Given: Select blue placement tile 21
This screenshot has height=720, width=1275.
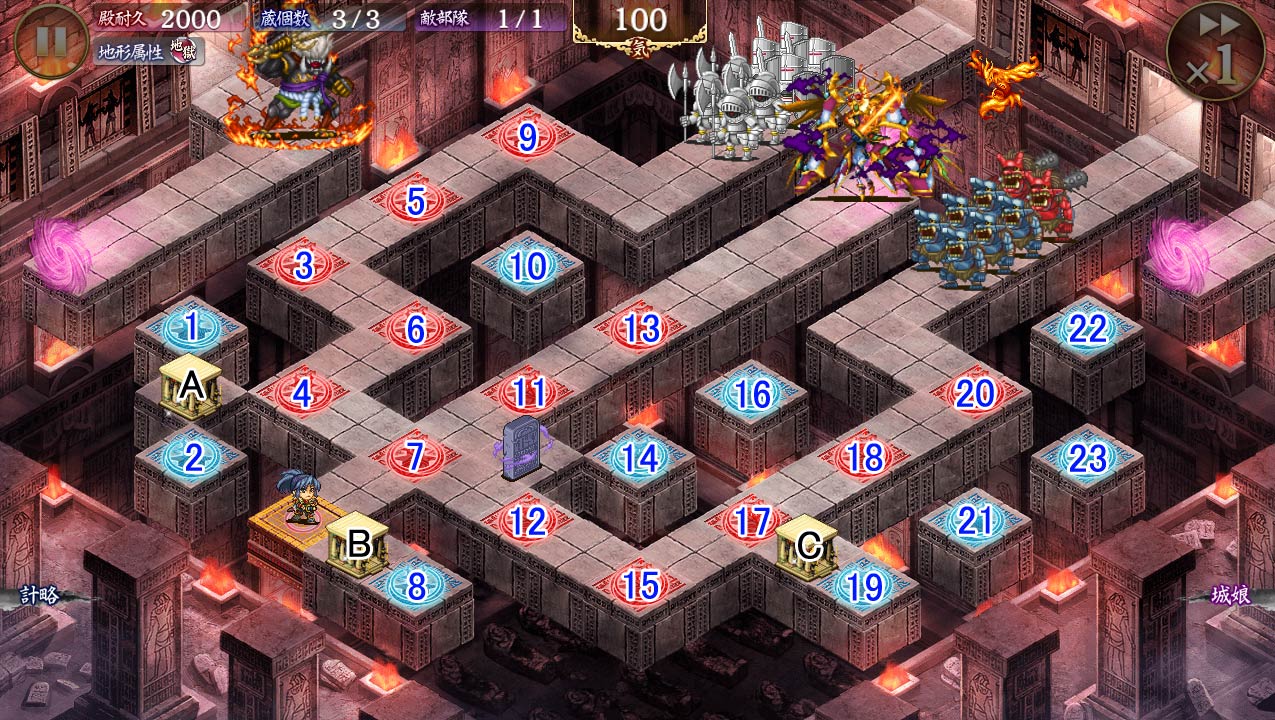Looking at the screenshot, I should (x=974, y=521).
